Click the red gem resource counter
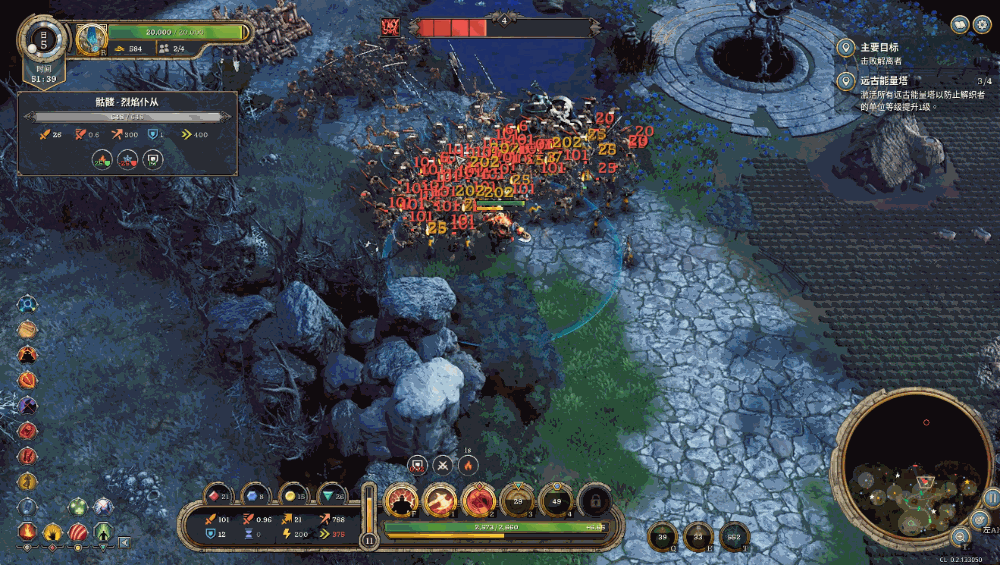Viewport: 1000px width, 565px height. [x=219, y=494]
